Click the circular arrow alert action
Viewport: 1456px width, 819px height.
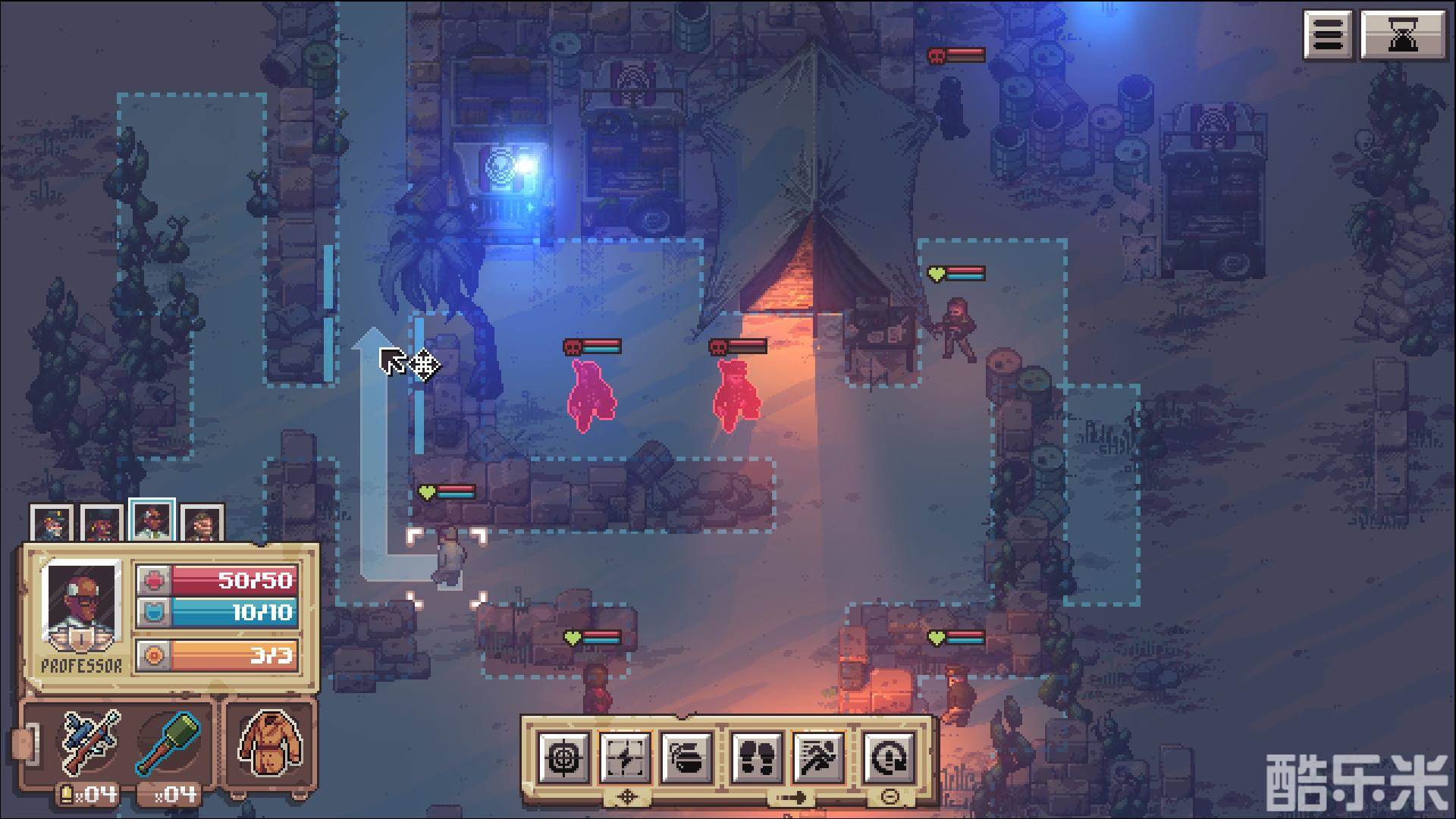[888, 757]
